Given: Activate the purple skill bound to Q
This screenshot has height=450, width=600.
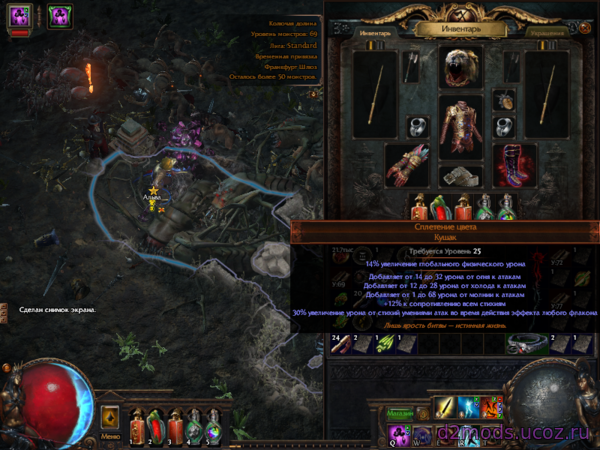Looking at the screenshot, I should coord(398,434).
